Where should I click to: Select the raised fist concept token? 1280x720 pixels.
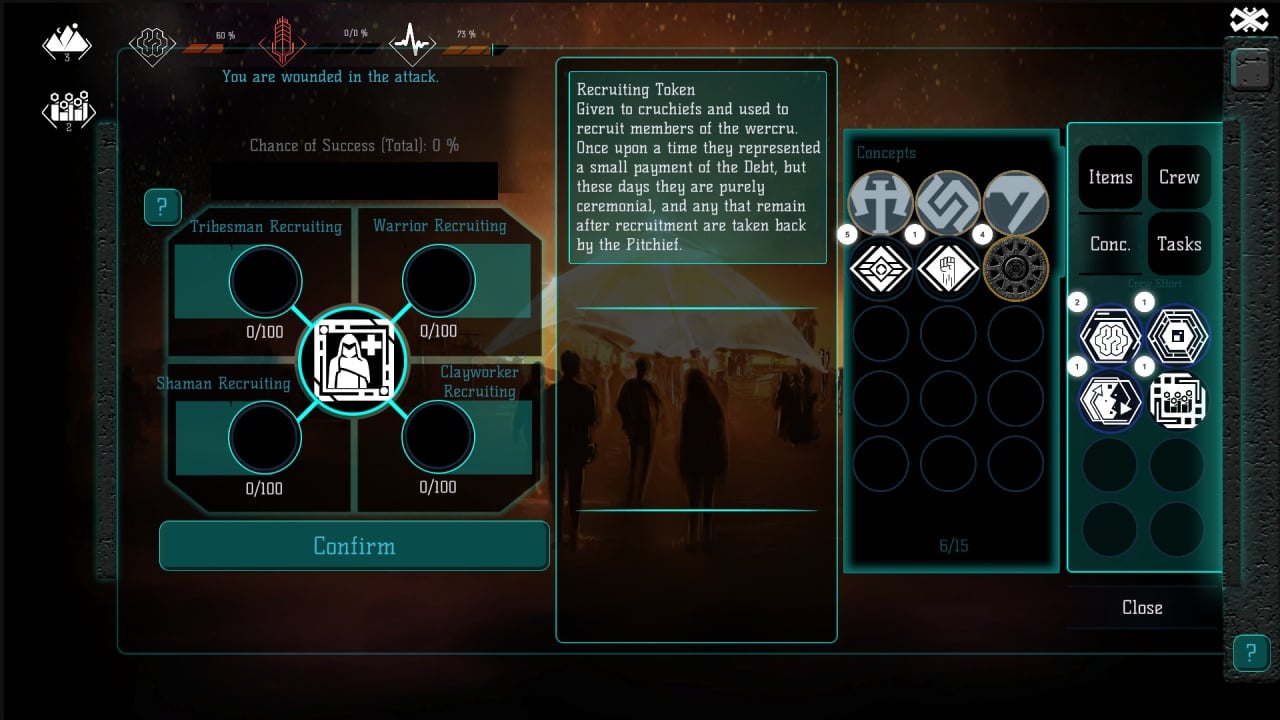948,268
